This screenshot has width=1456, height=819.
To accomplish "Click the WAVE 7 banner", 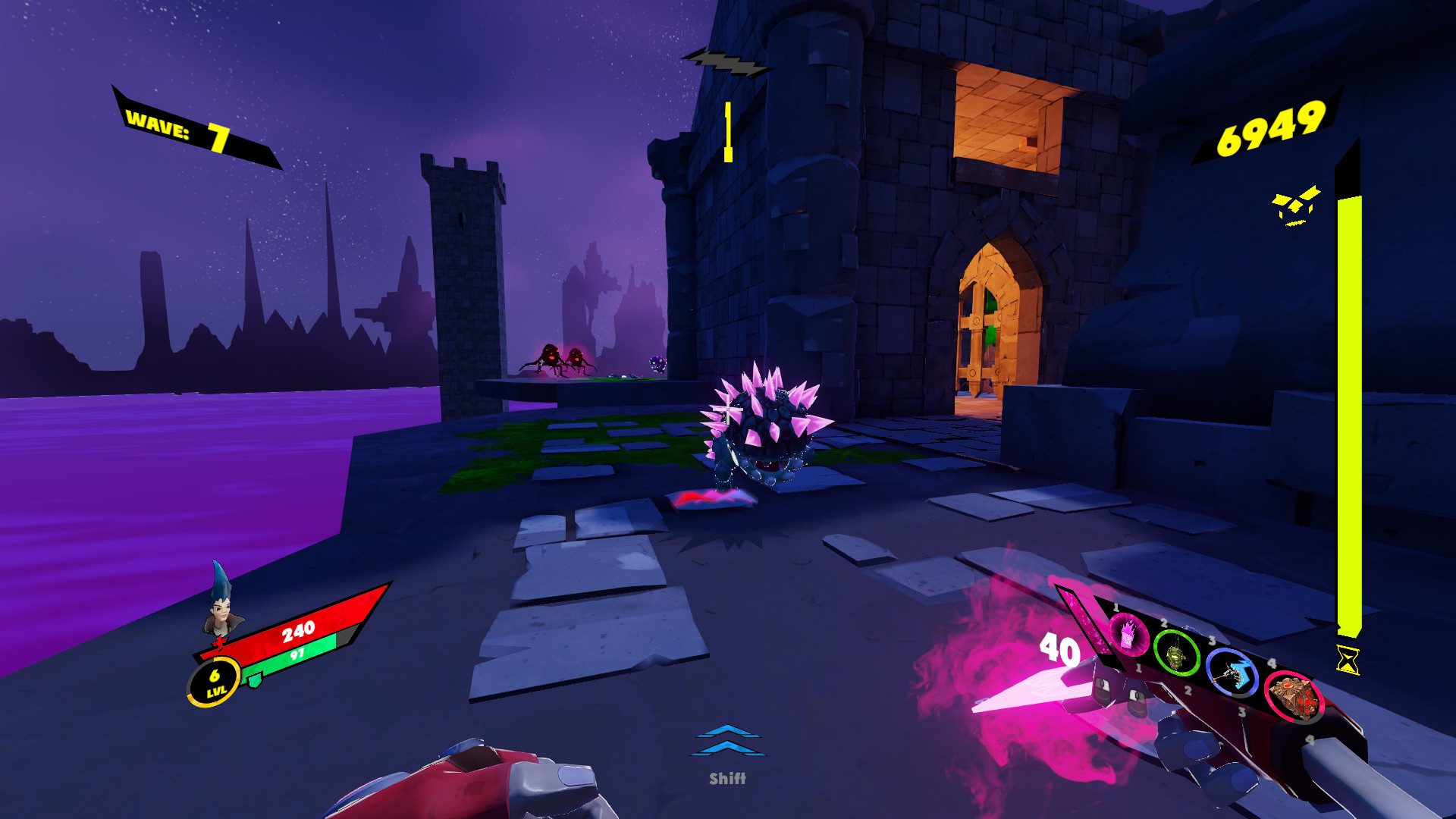I will 178,127.
